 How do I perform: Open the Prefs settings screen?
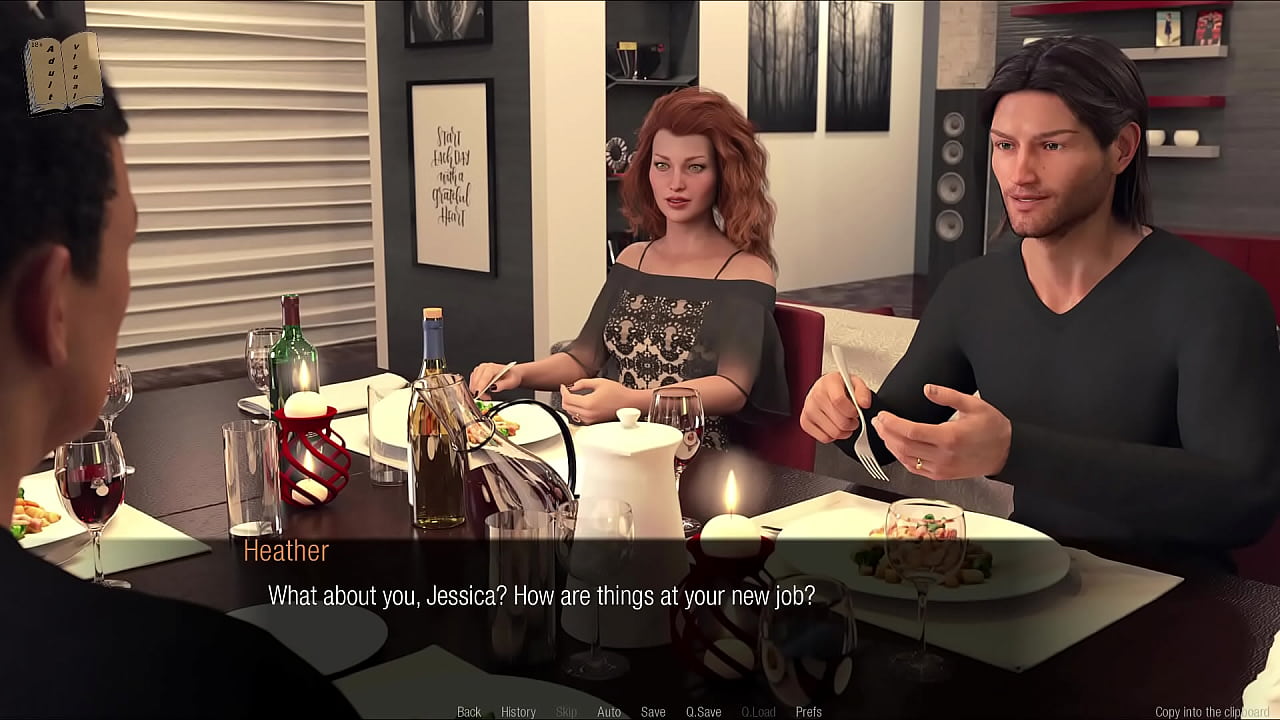[x=808, y=712]
